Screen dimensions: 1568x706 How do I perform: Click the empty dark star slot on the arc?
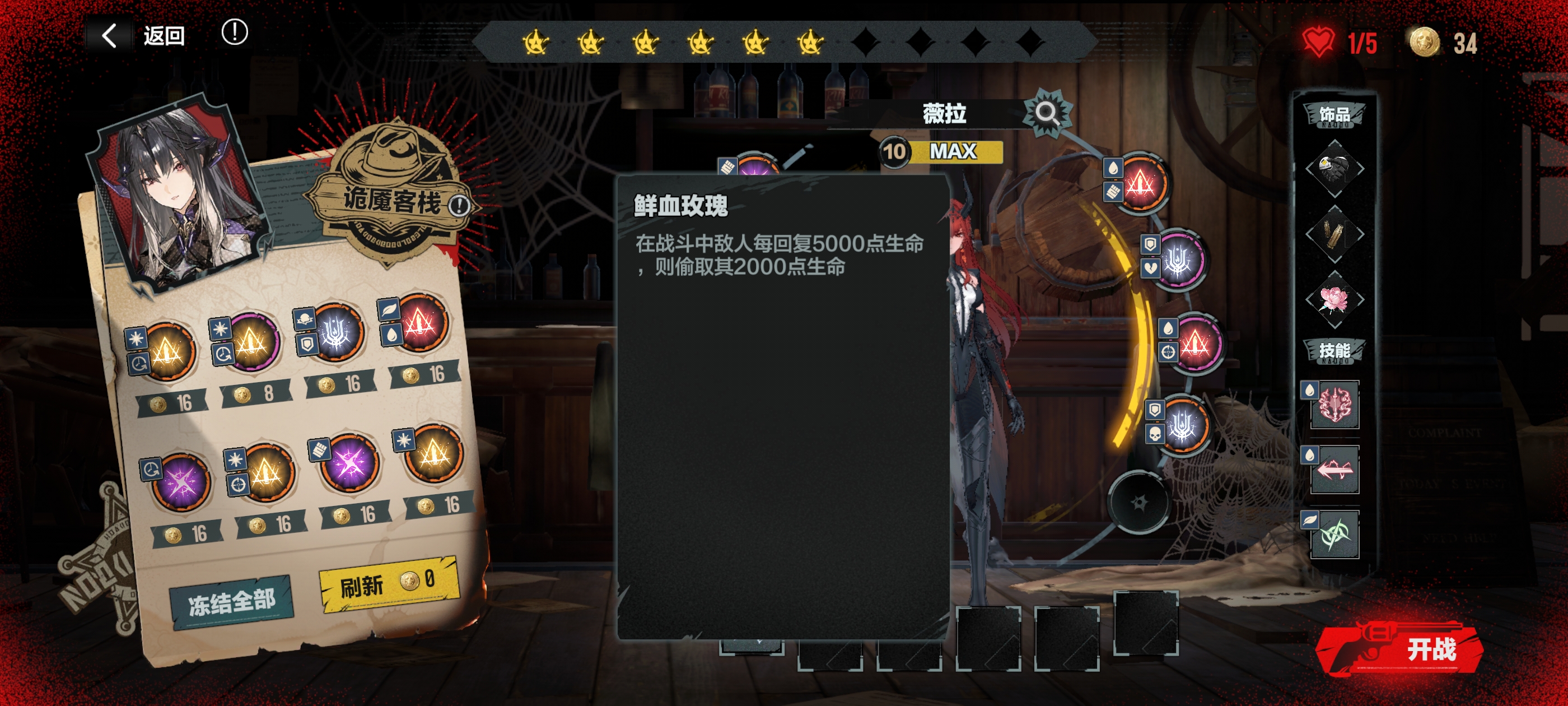pyautogui.click(x=1138, y=503)
